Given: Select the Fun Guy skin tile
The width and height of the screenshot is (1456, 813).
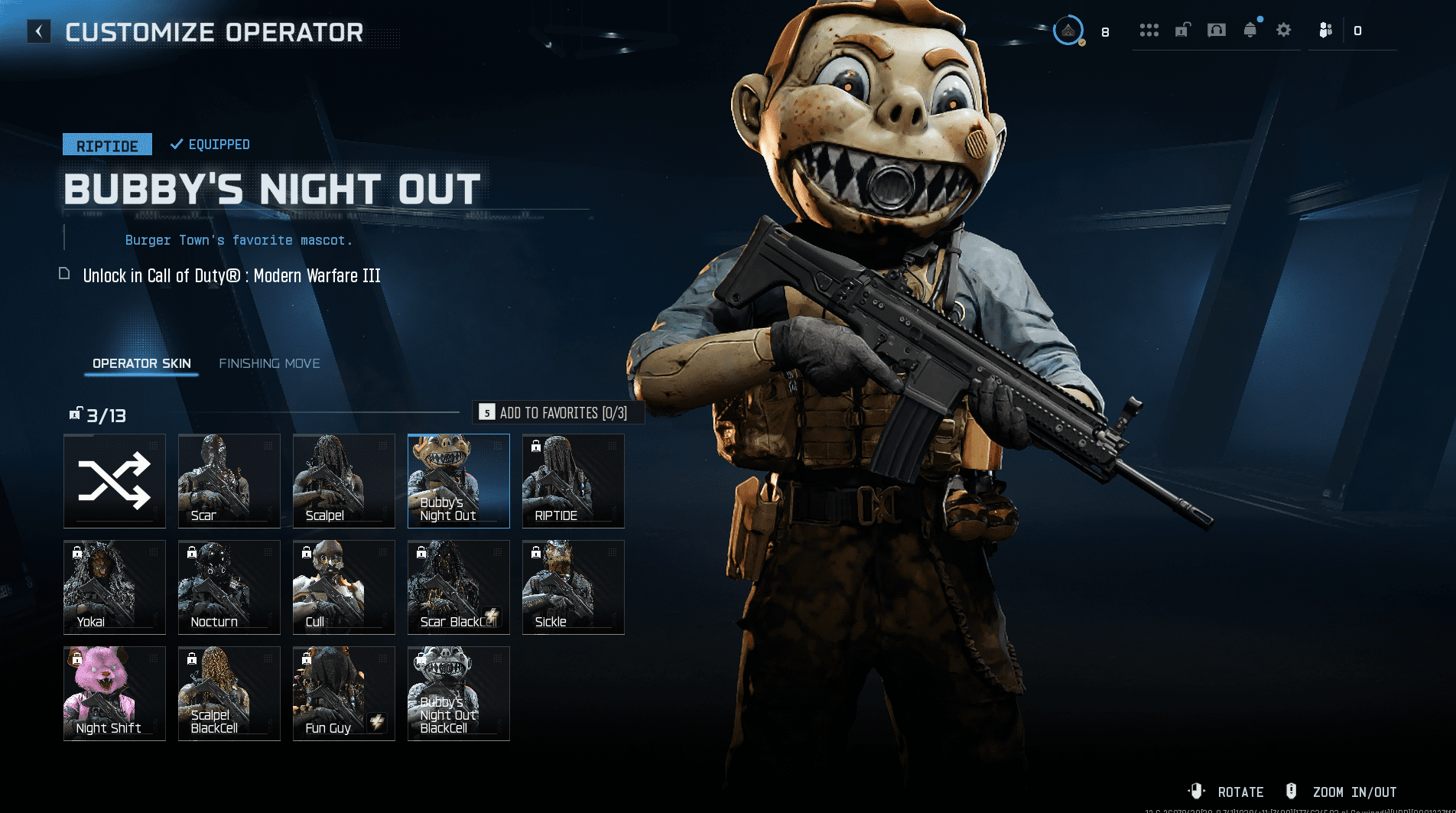Looking at the screenshot, I should pos(344,694).
